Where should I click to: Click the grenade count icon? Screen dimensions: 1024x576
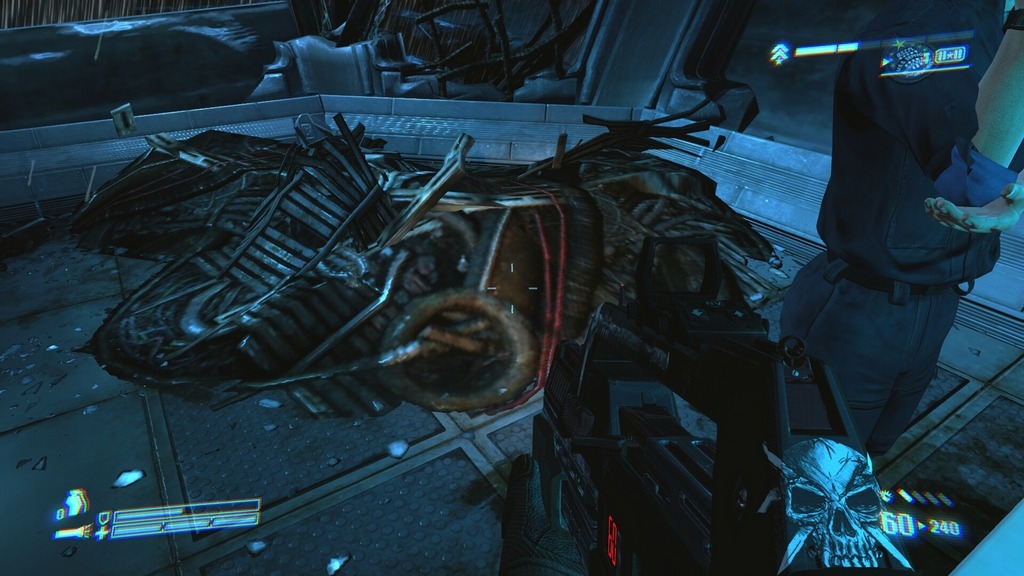click(x=73, y=502)
